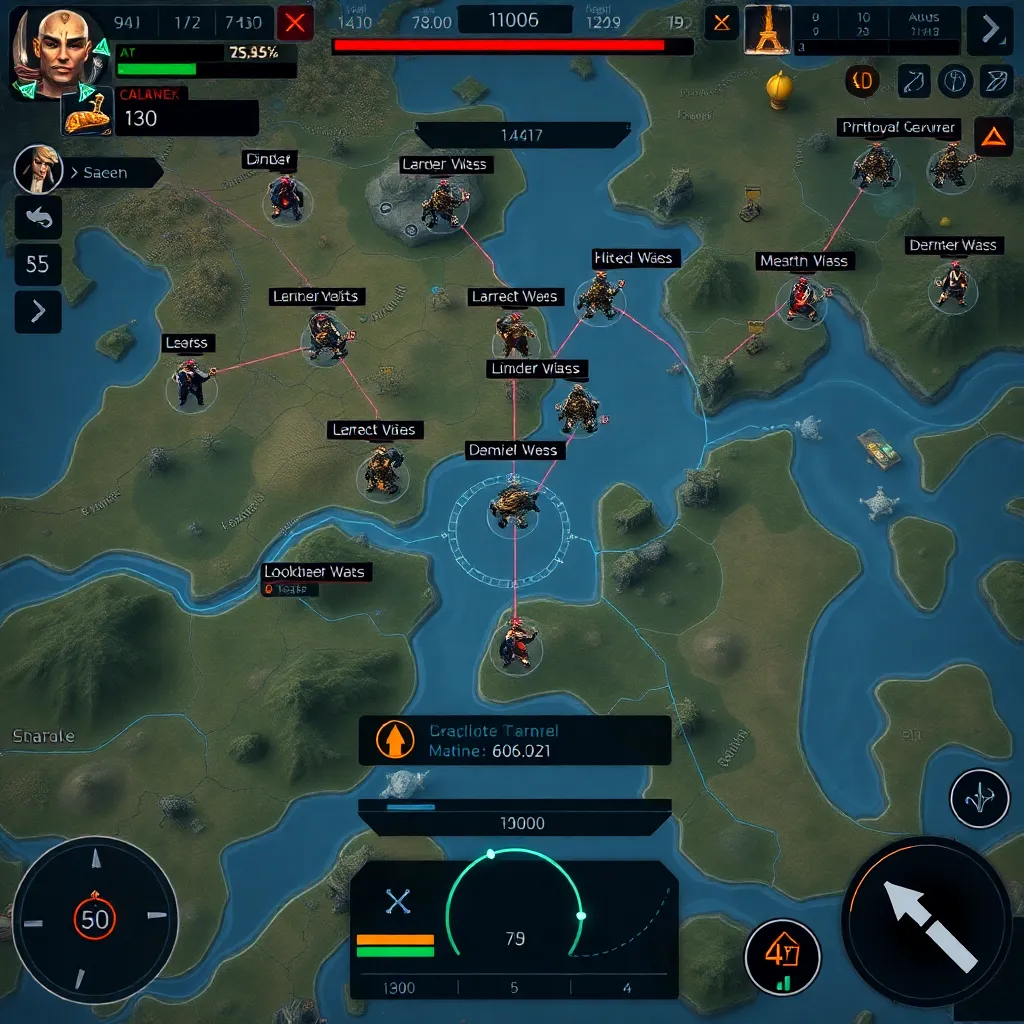Open the orange house icon
Image resolution: width=1024 pixels, height=1024 pixels.
(782, 955)
